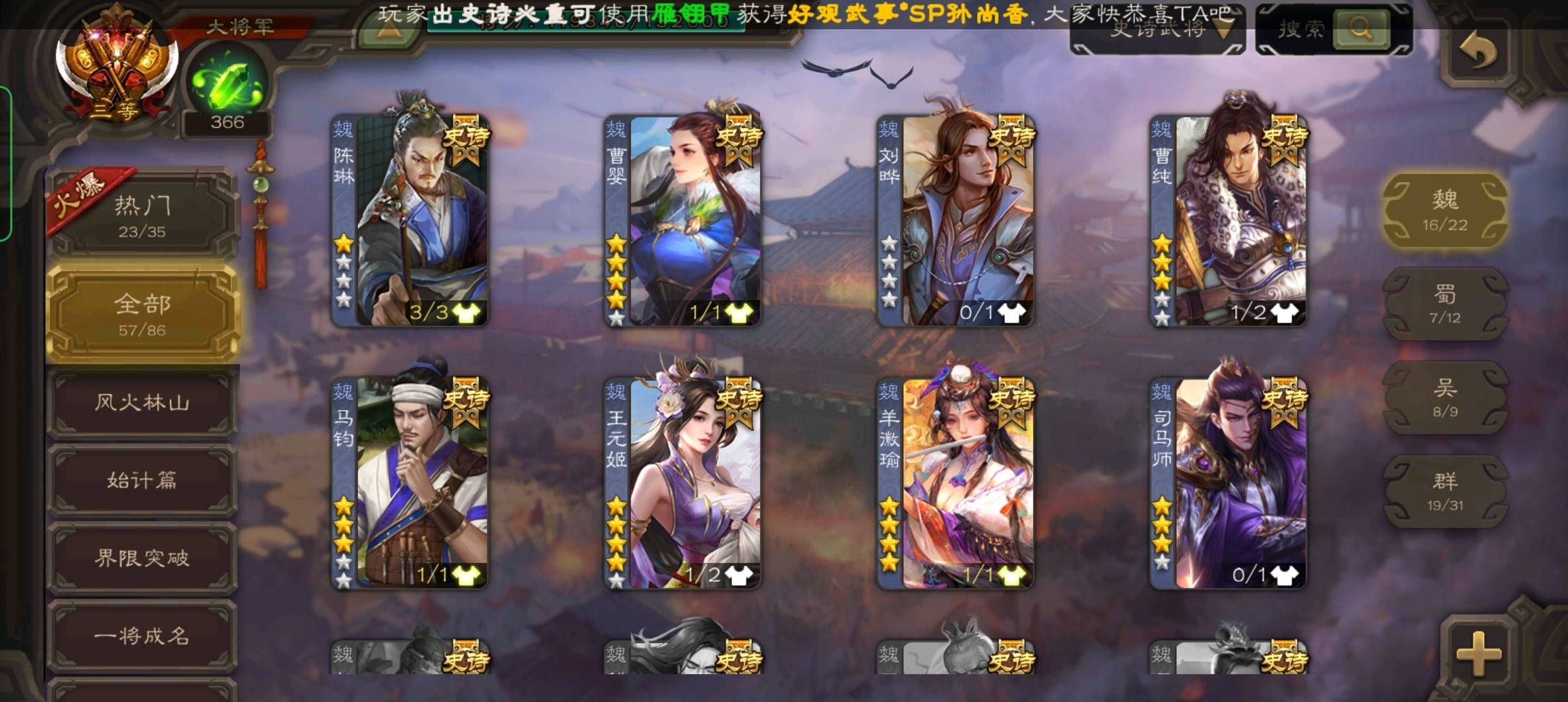Show the 吴 faction heroes
Screen dimensions: 1568x702
click(1444, 398)
